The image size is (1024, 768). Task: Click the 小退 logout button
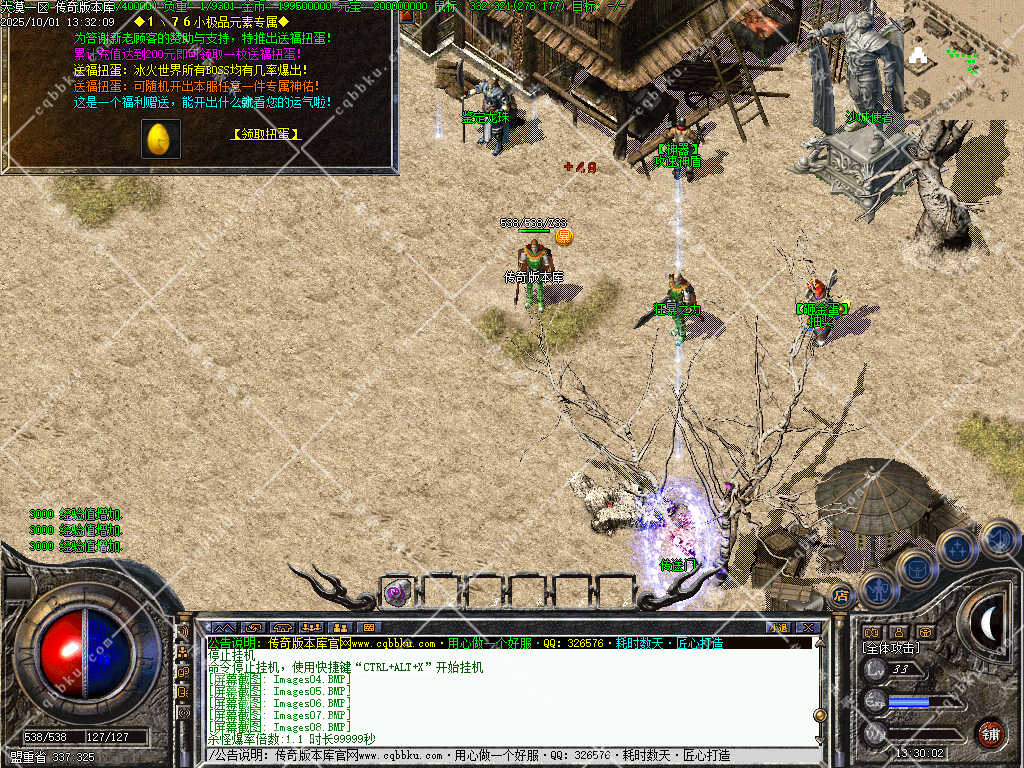(x=777, y=627)
